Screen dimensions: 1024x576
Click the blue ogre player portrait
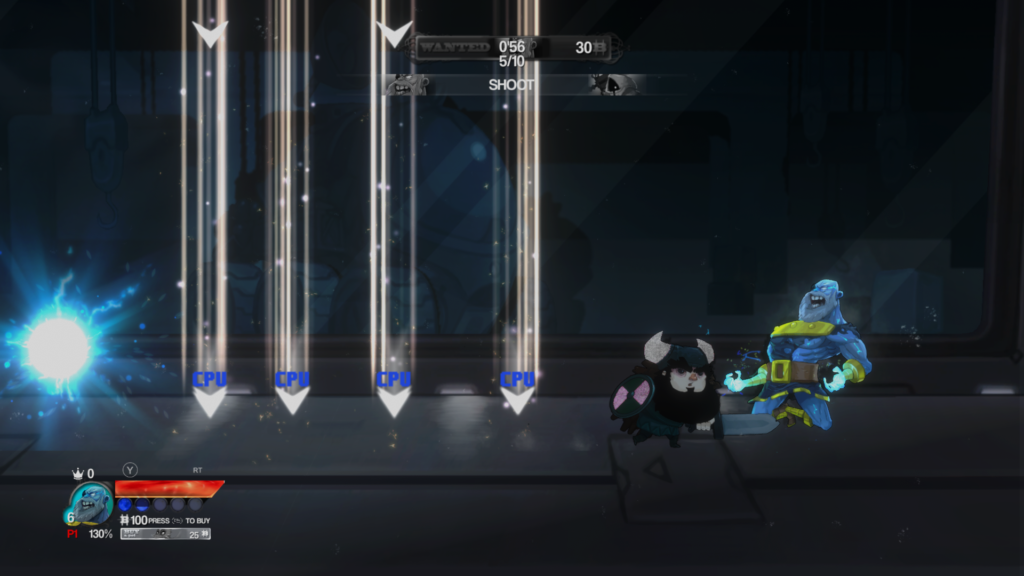pos(90,501)
